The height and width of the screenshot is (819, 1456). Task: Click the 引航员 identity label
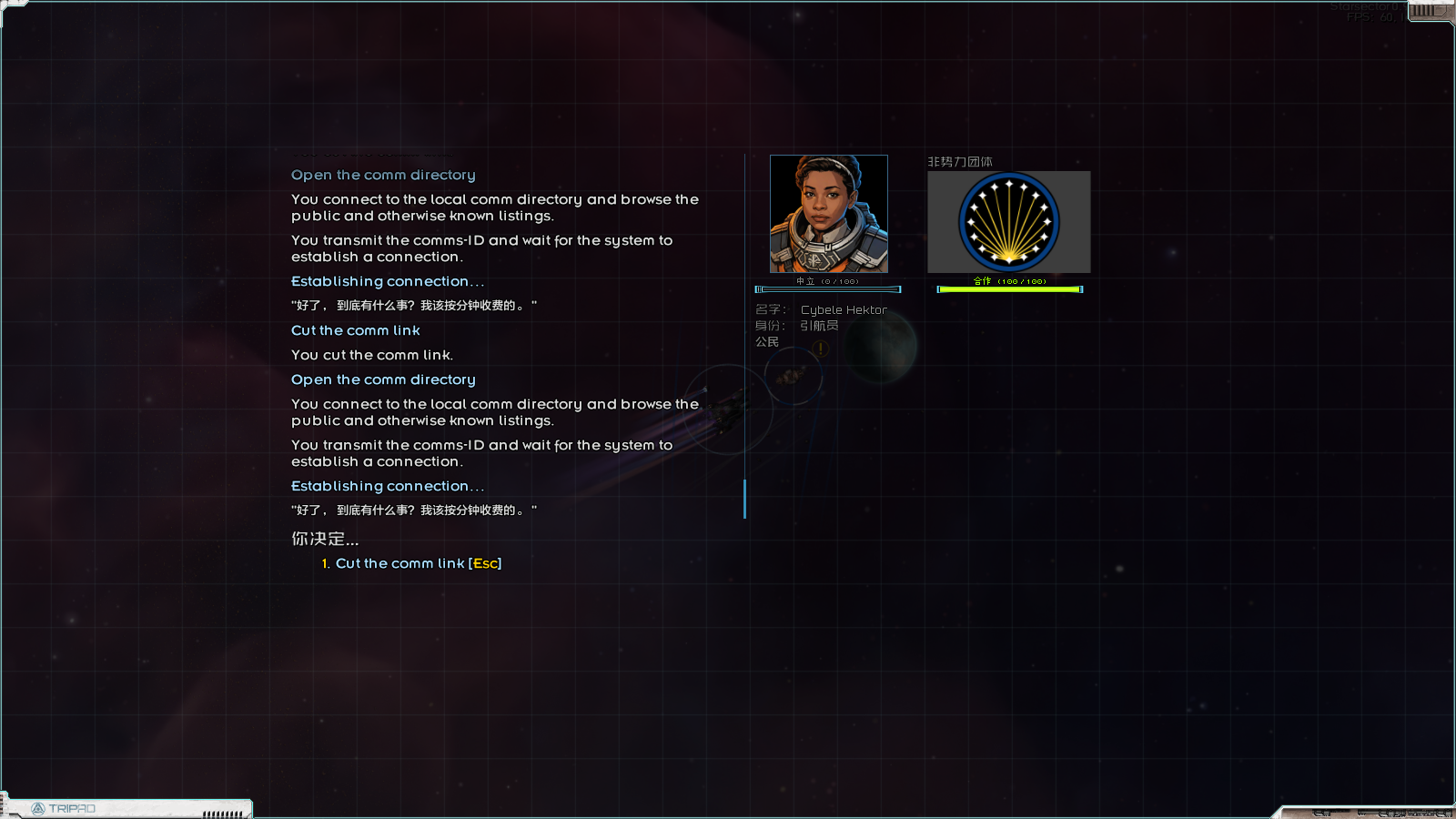[x=819, y=325]
